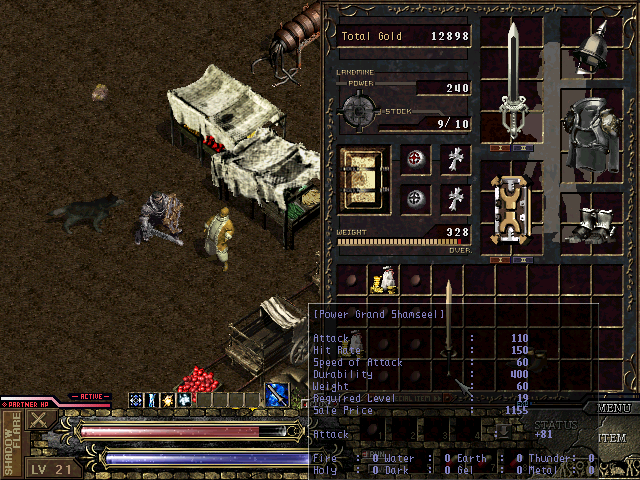Click the landmine icon
The height and width of the screenshot is (480, 640).
[x=360, y=108]
